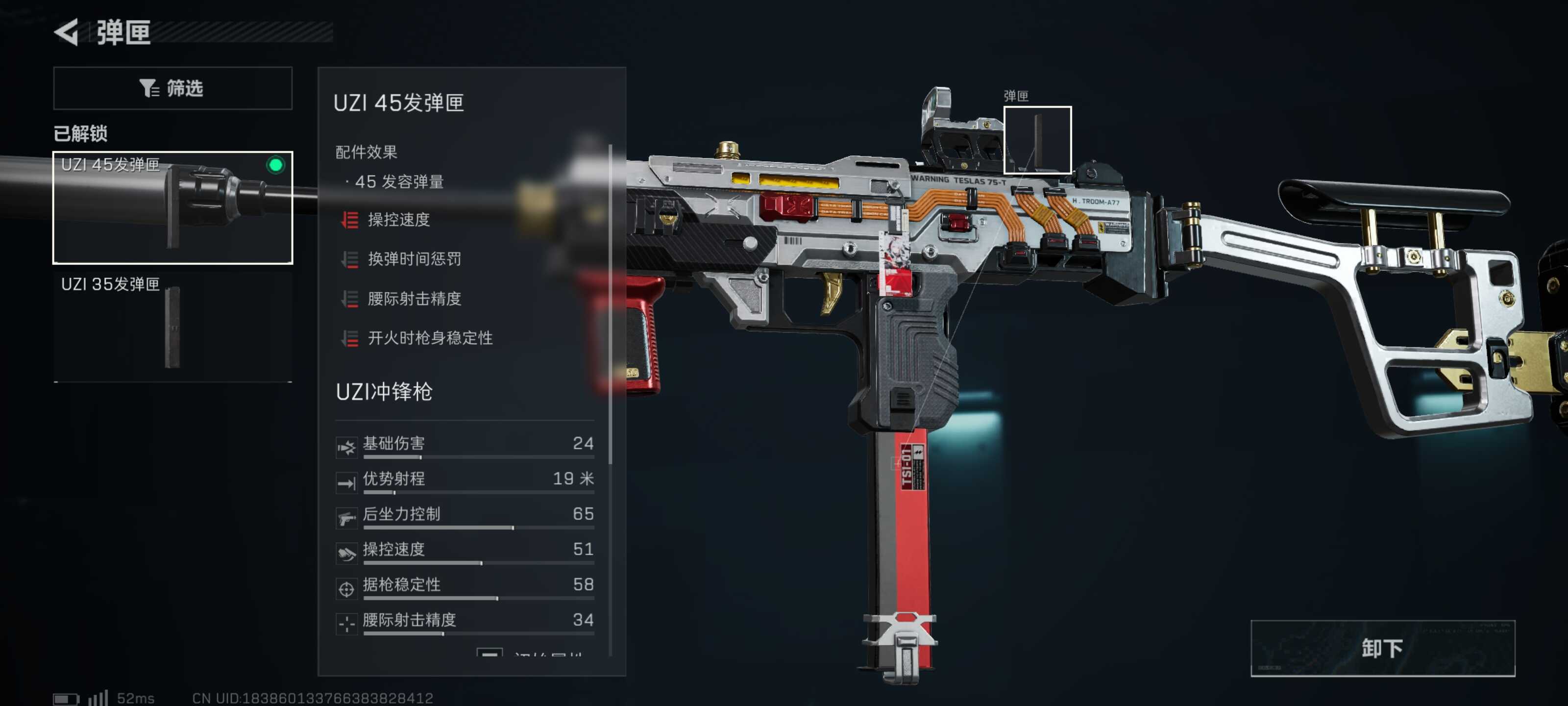Go back using the arrow button
This screenshot has width=1568, height=706.
[67, 32]
